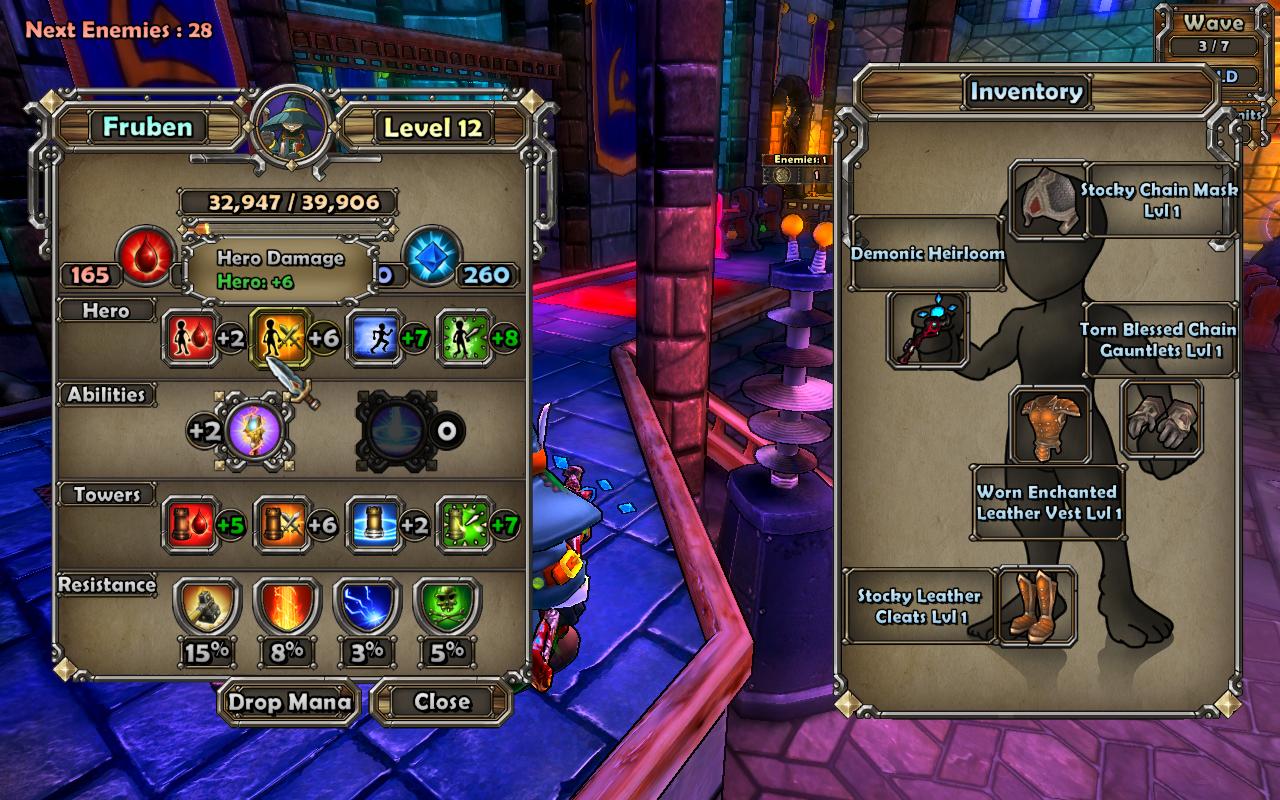Image resolution: width=1280 pixels, height=800 pixels.
Task: Select the Tower Damage stat icon
Action: [280, 524]
